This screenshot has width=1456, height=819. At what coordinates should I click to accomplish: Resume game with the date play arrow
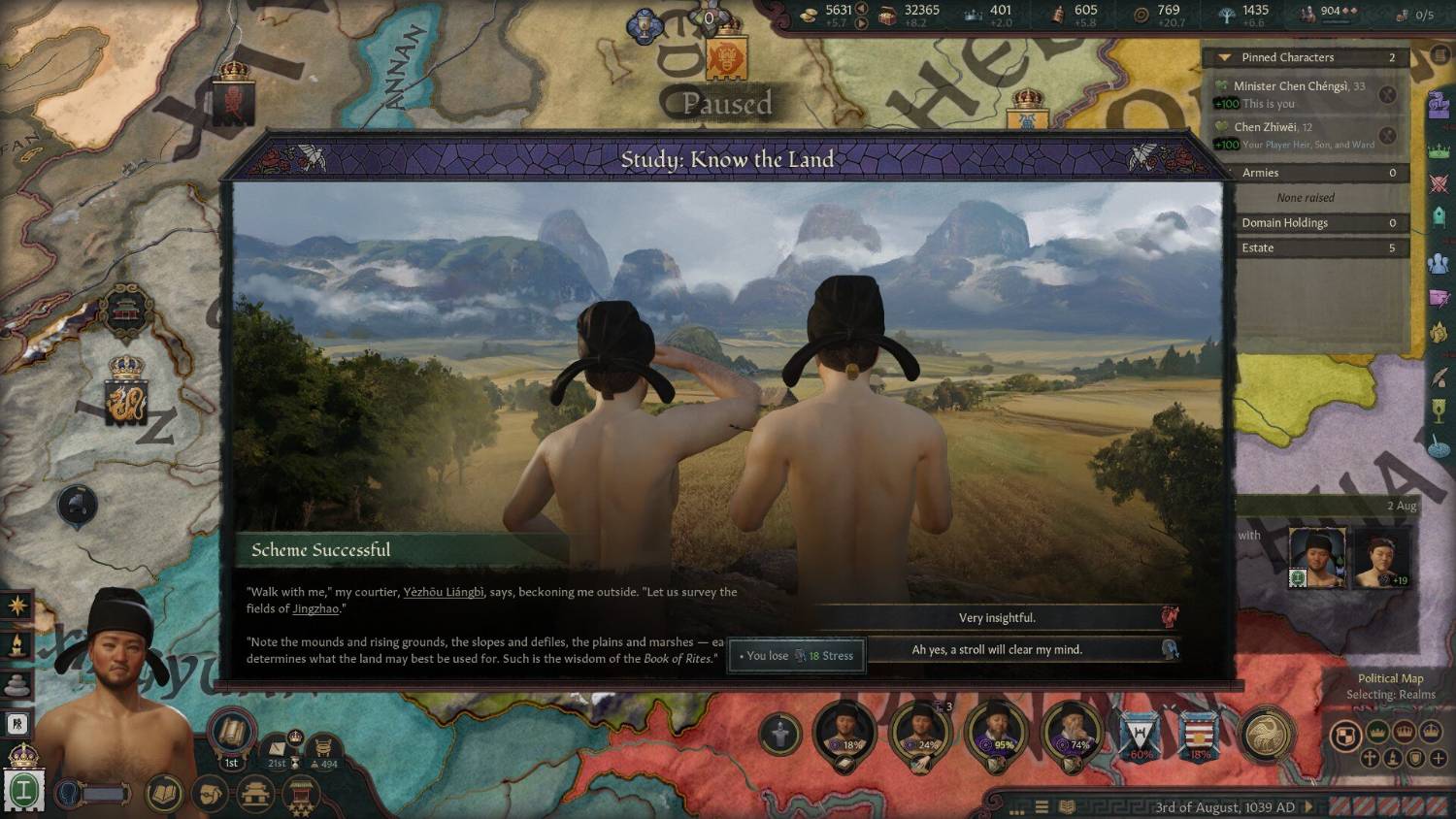[x=1308, y=807]
